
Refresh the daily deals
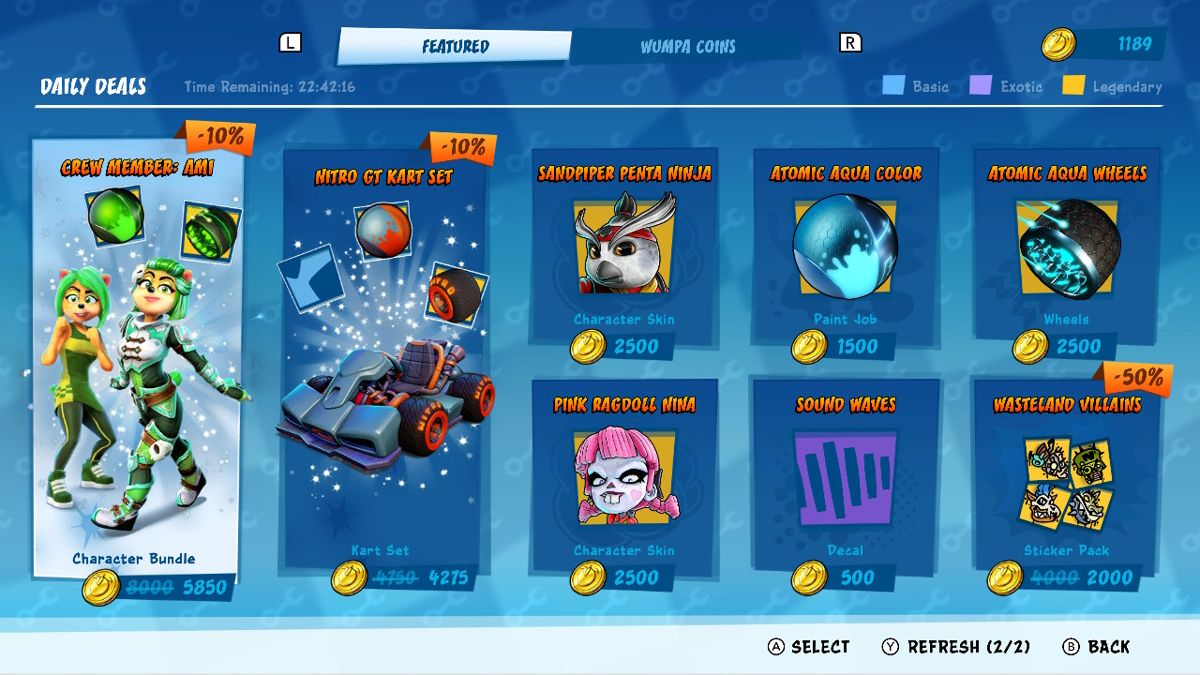point(955,647)
